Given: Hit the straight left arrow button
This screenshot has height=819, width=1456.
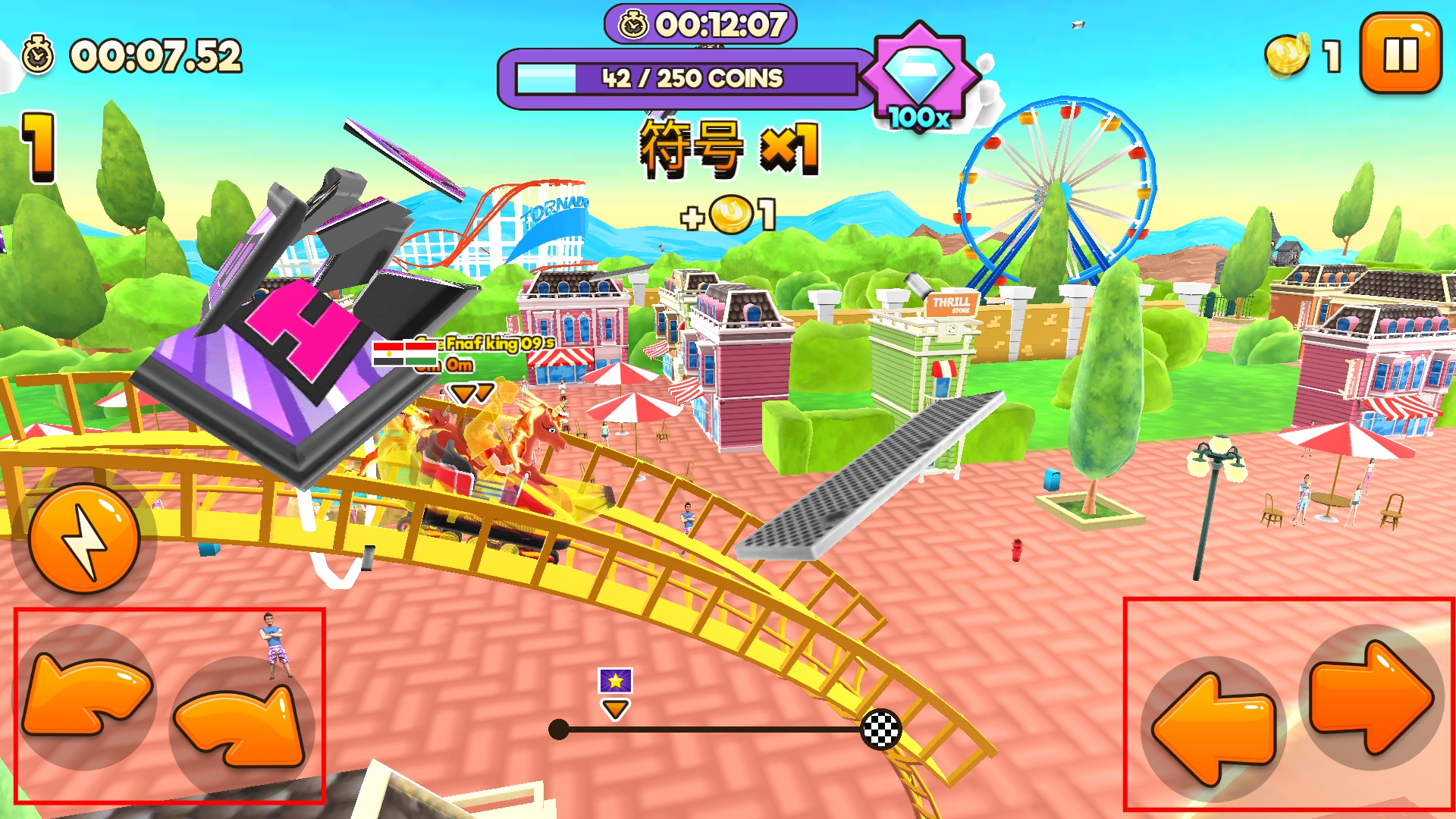Looking at the screenshot, I should click(x=1213, y=728).
